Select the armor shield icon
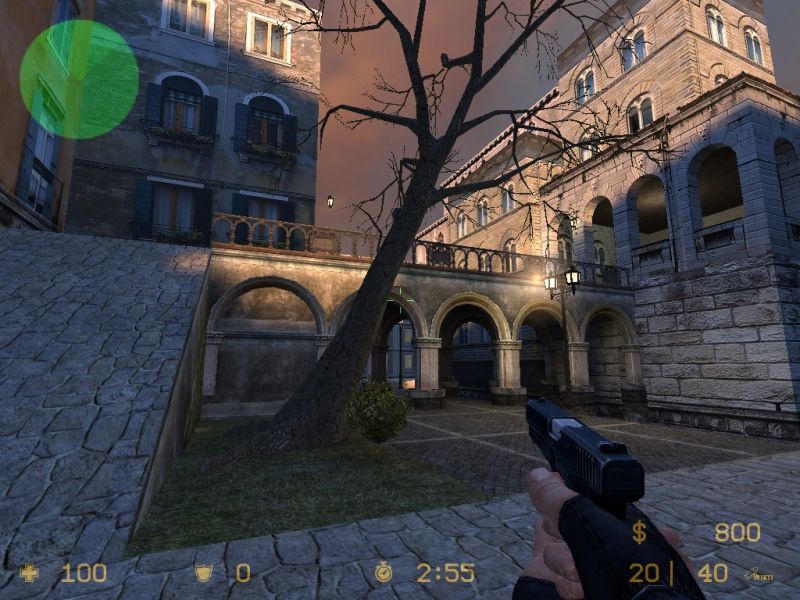Viewport: 800px width, 600px height. (x=203, y=573)
